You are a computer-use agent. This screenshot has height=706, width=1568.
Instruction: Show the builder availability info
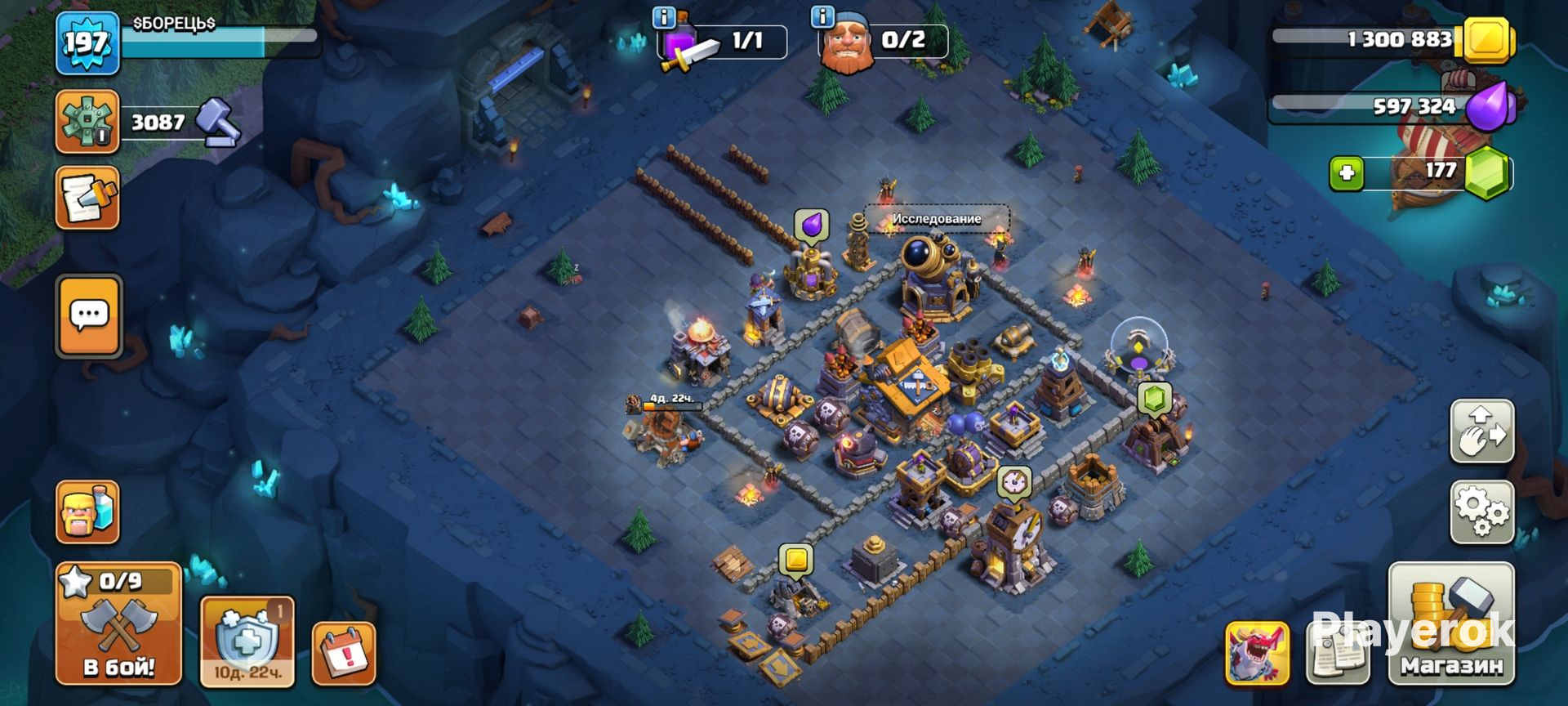click(x=822, y=16)
